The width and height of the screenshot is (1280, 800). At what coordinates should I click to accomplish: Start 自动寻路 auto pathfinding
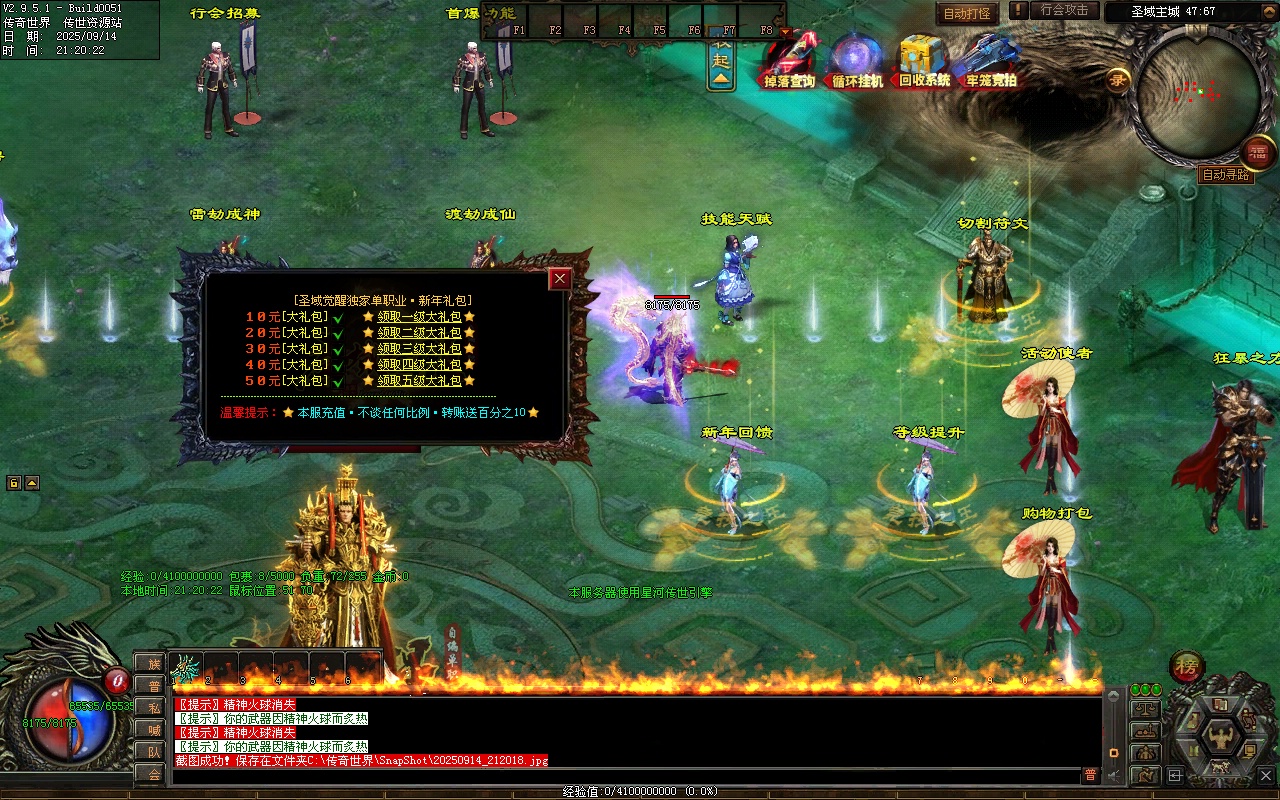pos(1226,175)
